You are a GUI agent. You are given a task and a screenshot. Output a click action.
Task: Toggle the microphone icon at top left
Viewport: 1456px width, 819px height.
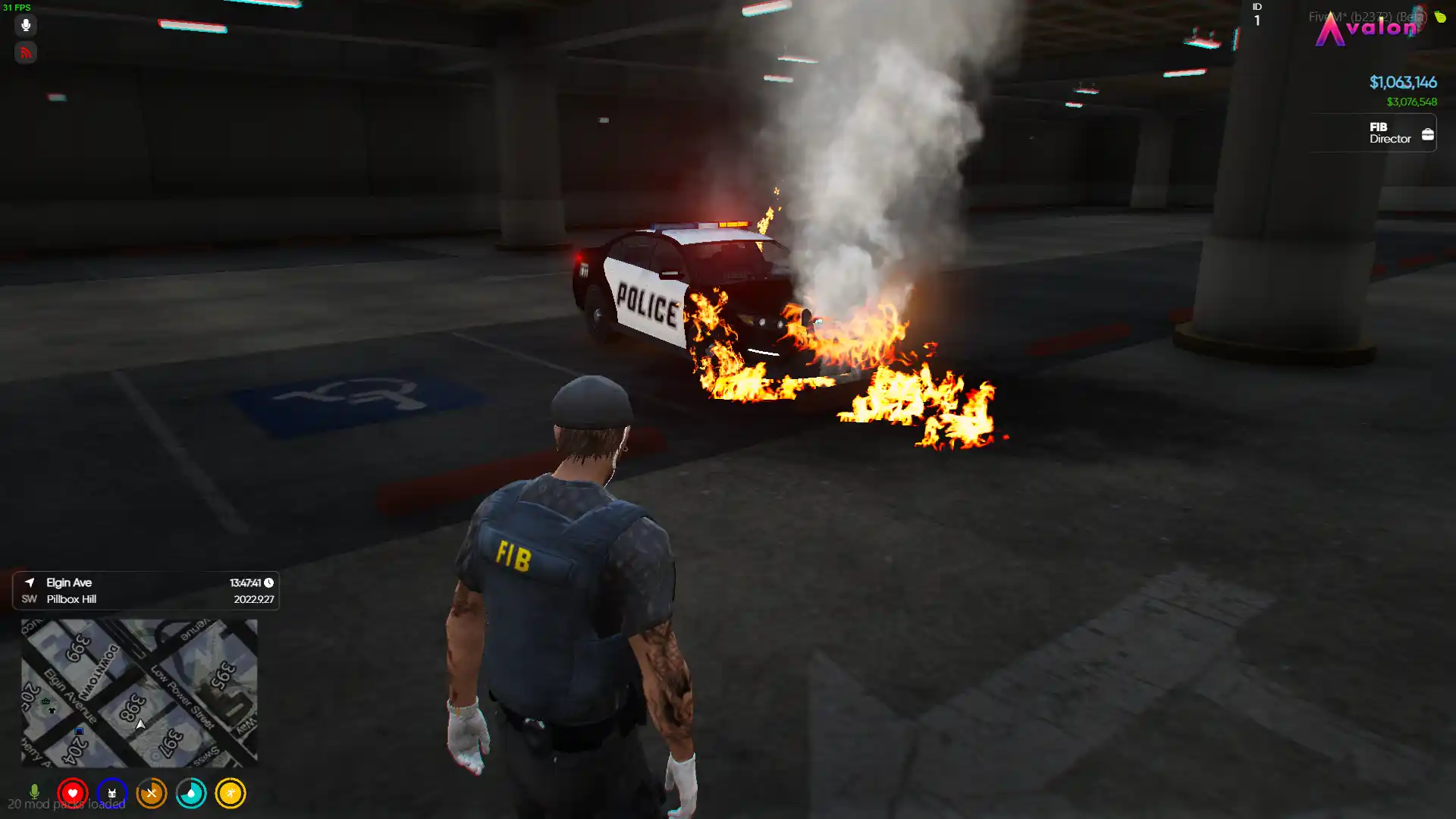tap(26, 25)
